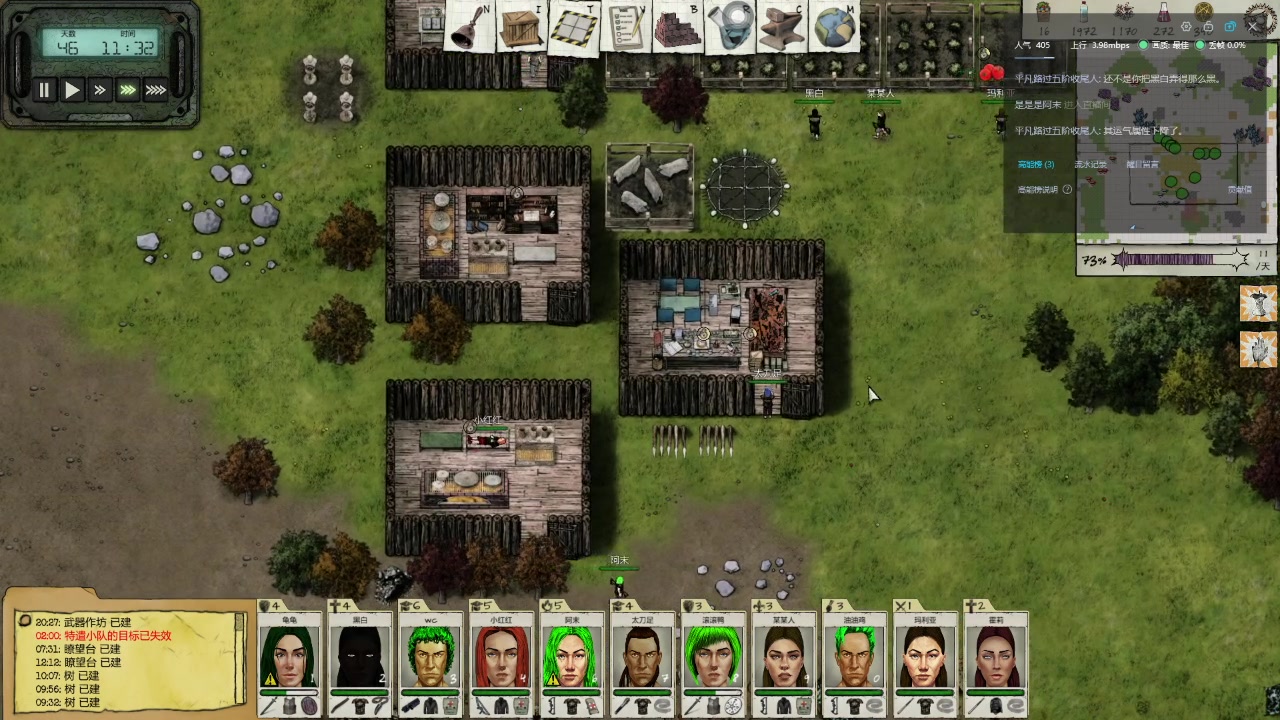The image size is (1280, 720).
Task: Open the hazard-striped zone tiles tool
Action: [x=574, y=27]
